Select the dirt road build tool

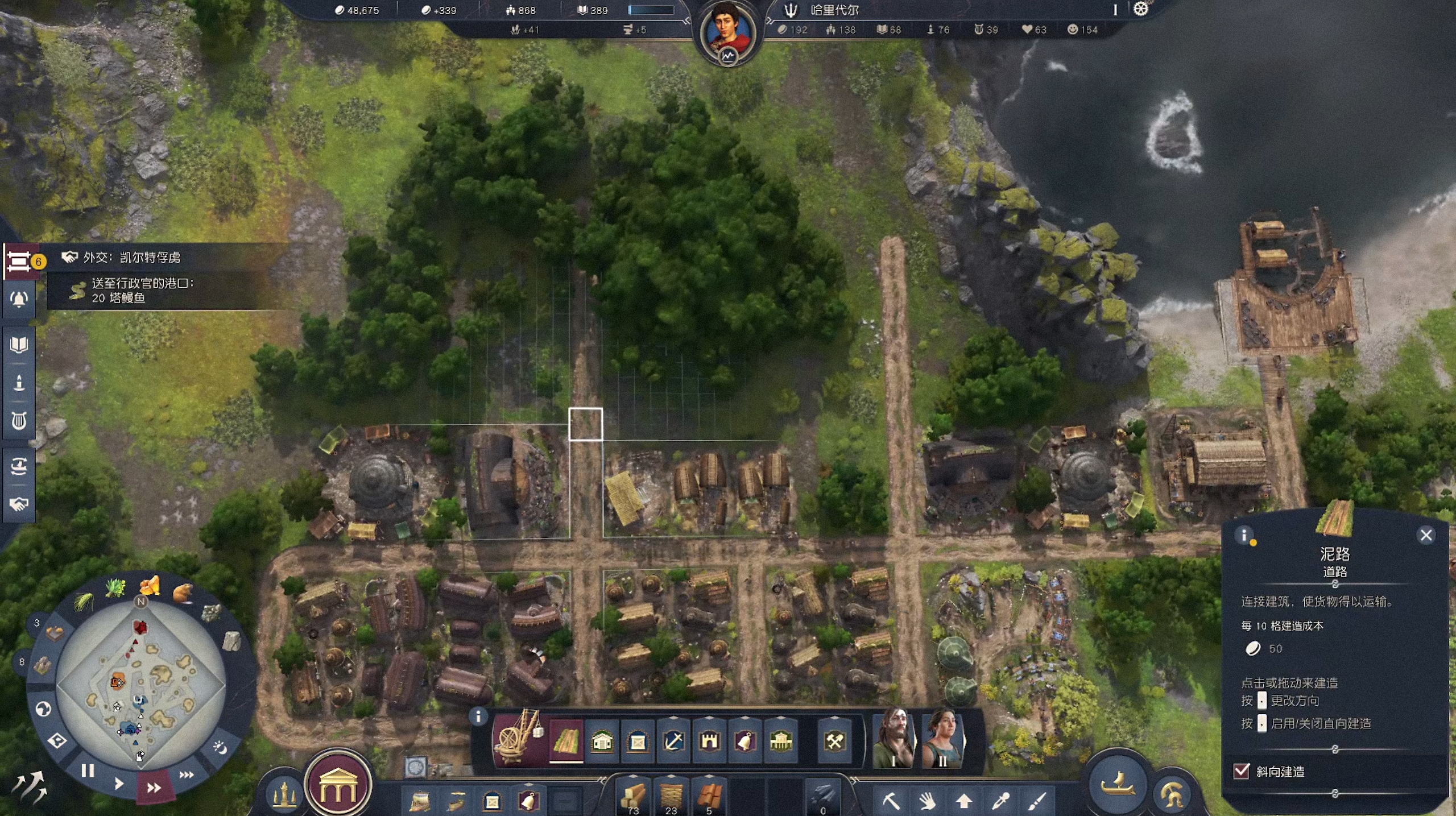coord(566,741)
